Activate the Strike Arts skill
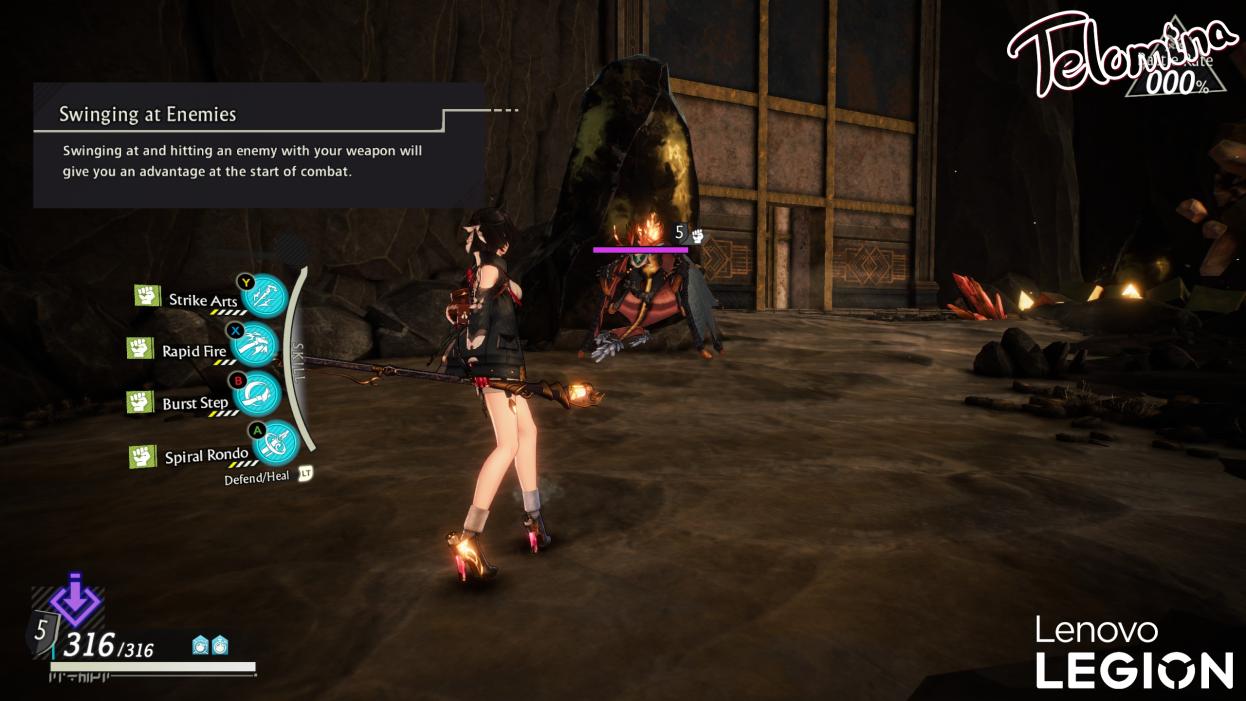Viewport: 1246px width, 701px height. tap(265, 296)
